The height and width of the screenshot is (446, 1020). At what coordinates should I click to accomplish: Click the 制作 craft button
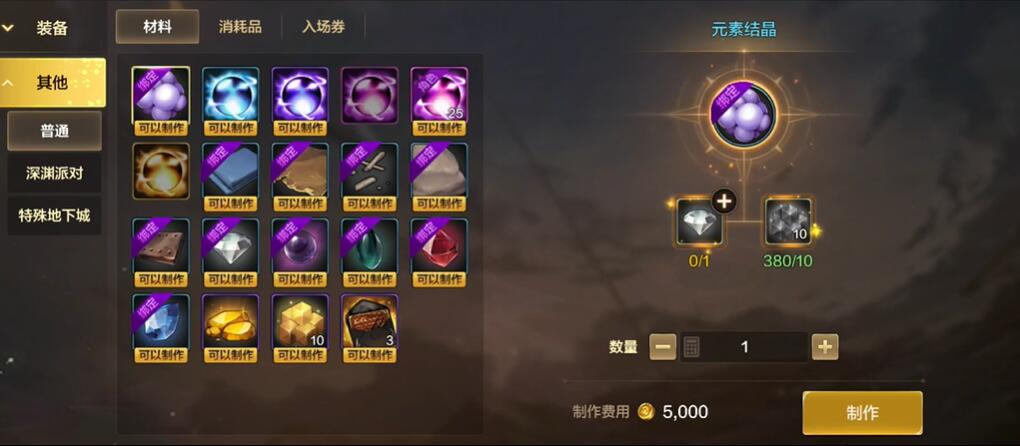coord(862,412)
